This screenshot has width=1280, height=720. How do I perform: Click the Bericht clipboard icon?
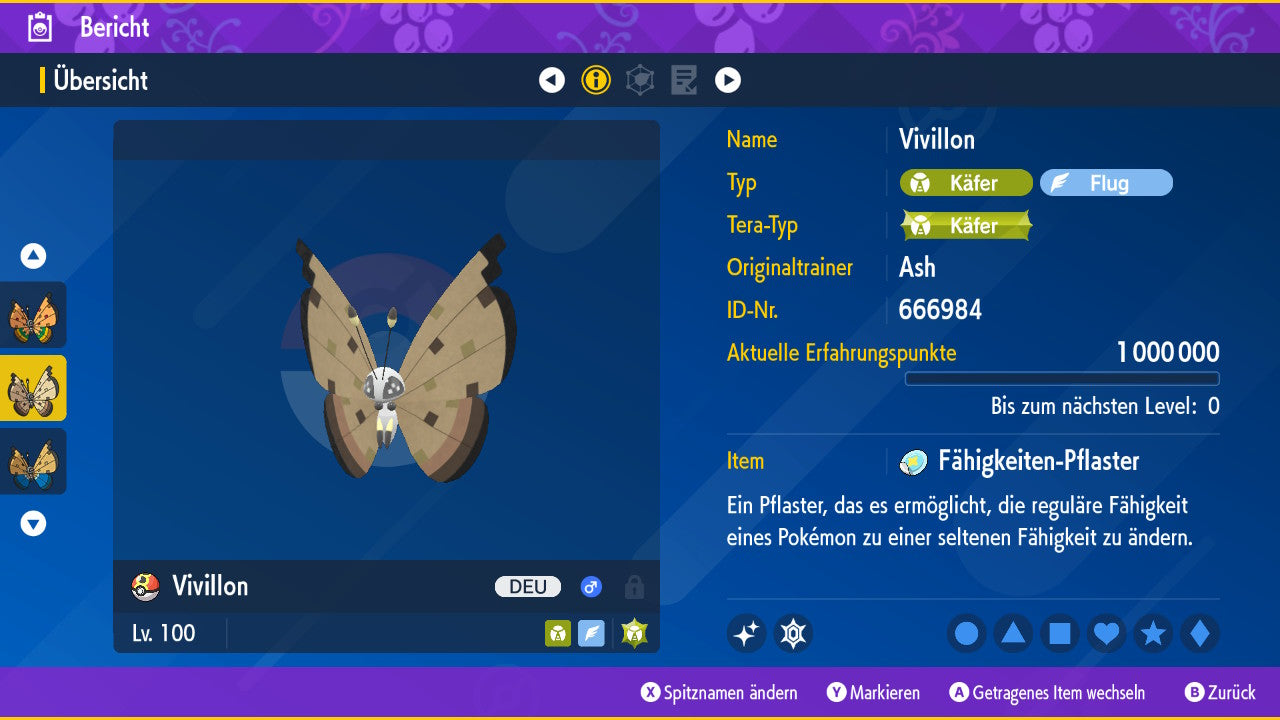tap(40, 27)
